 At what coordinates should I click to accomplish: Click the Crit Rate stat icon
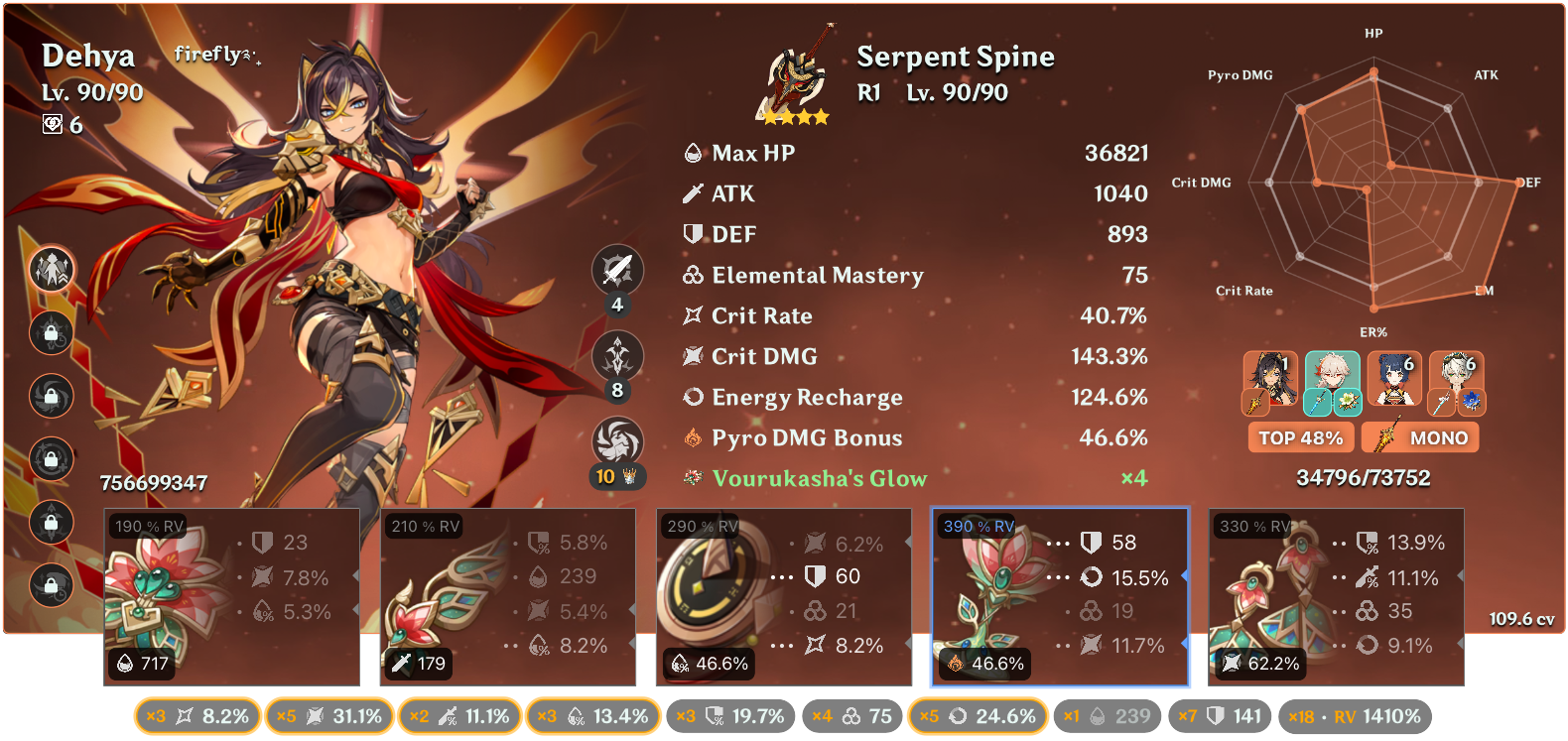point(693,315)
